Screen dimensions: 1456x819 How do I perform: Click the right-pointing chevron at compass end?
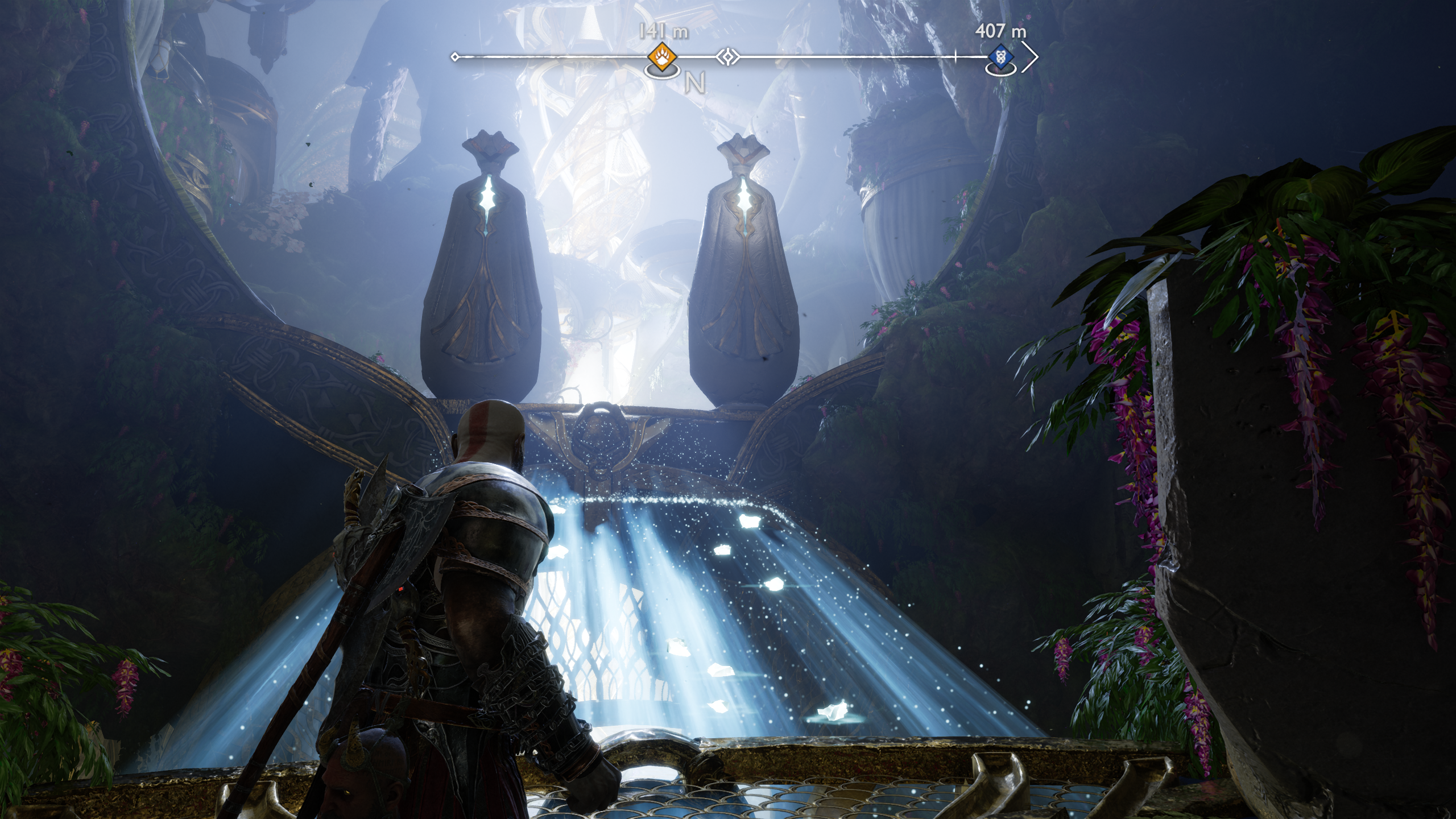[1031, 56]
